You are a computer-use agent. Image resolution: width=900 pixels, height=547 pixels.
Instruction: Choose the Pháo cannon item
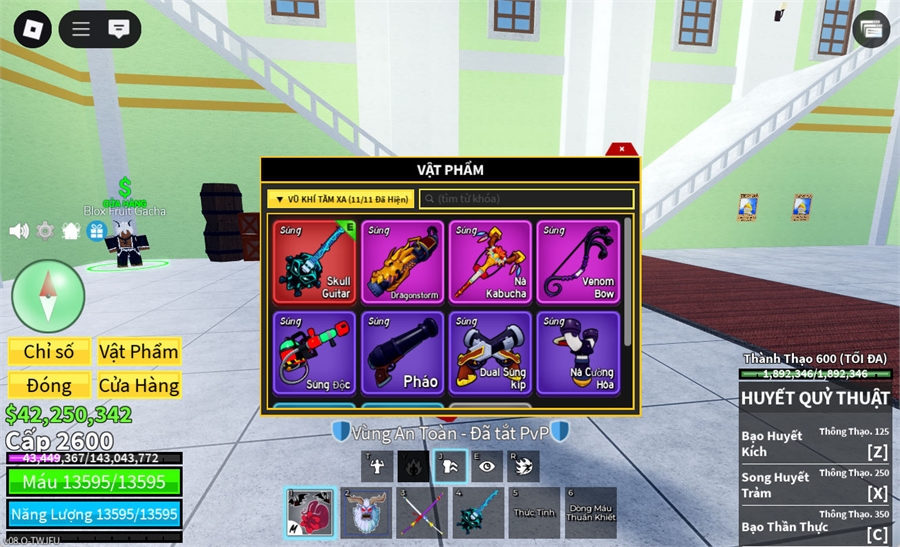coord(403,353)
